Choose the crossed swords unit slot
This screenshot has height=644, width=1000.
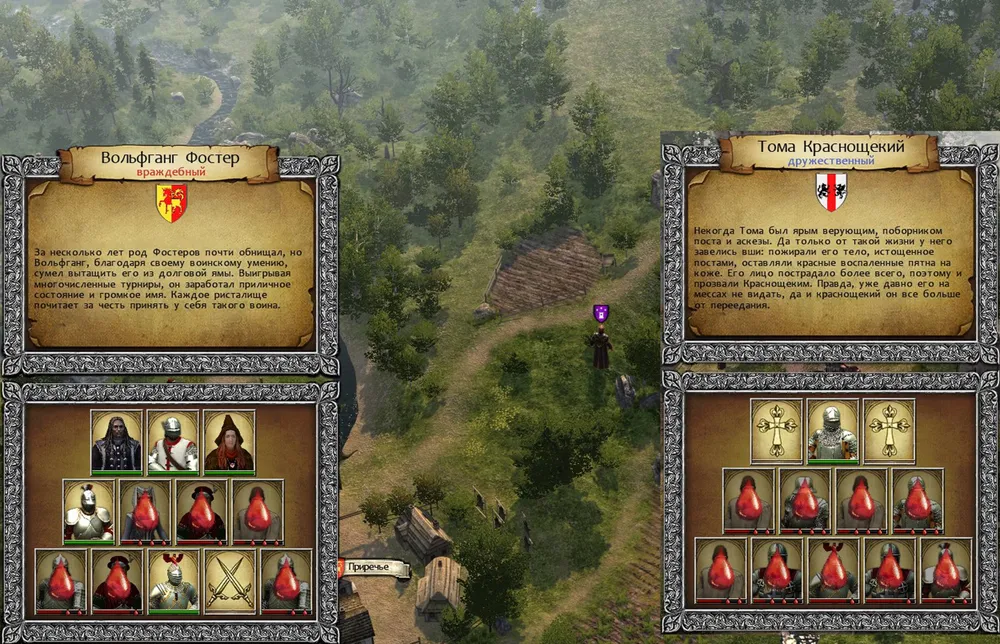coord(229,580)
